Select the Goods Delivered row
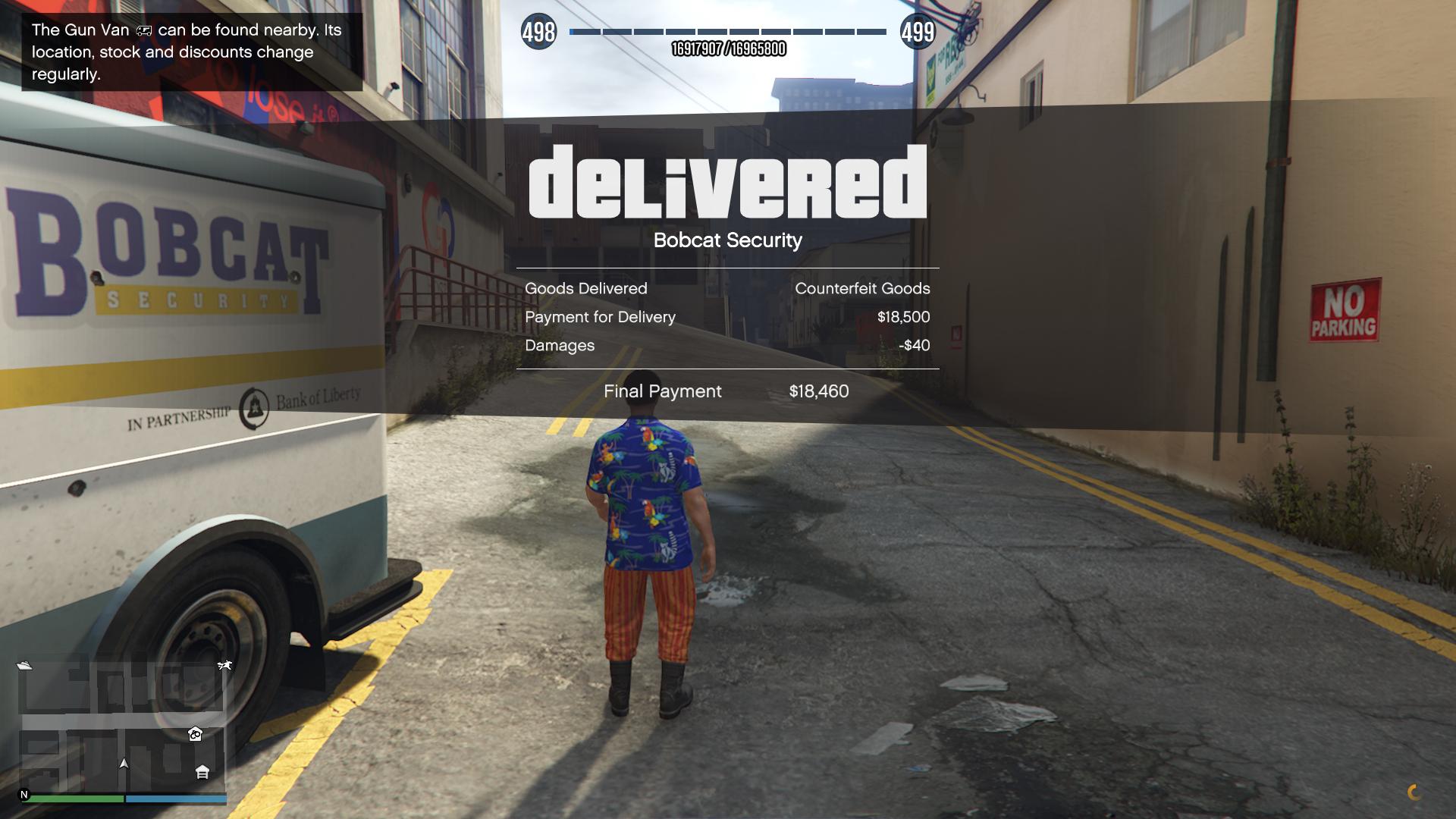 pos(586,288)
